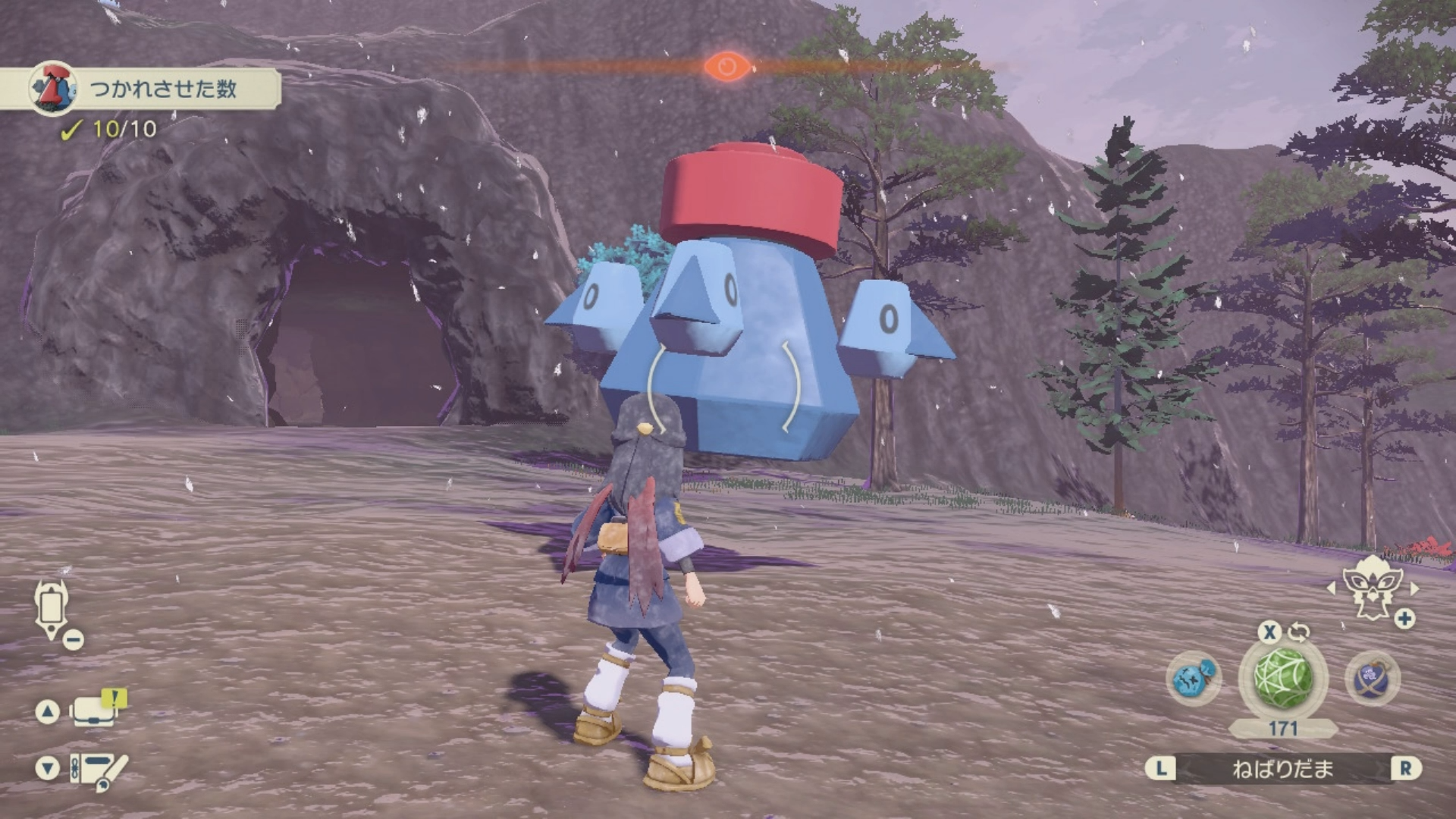Viewport: 1456px width, 819px height.
Task: Open the Pokédex notebook and brush icon
Action: click(99, 770)
